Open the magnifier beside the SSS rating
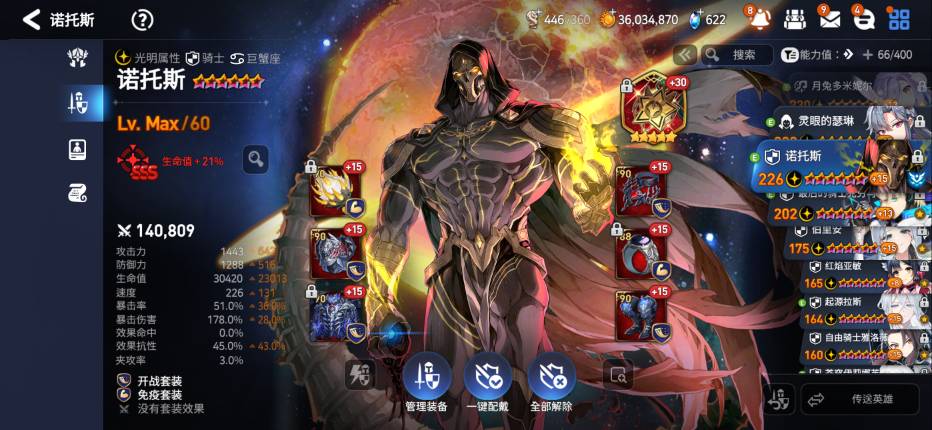 click(x=255, y=158)
